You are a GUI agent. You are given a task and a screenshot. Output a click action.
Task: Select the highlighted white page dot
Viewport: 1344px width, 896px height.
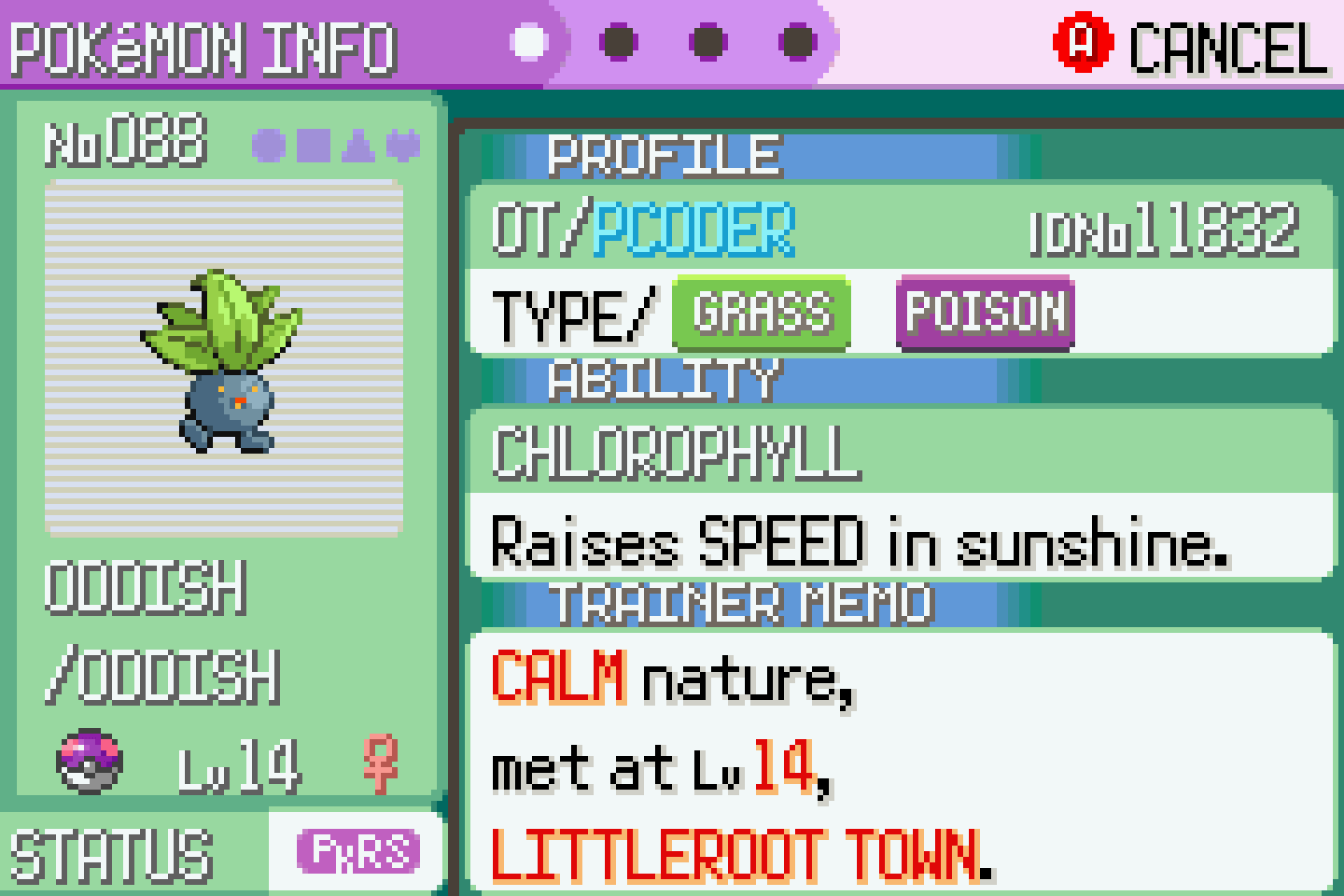click(528, 42)
